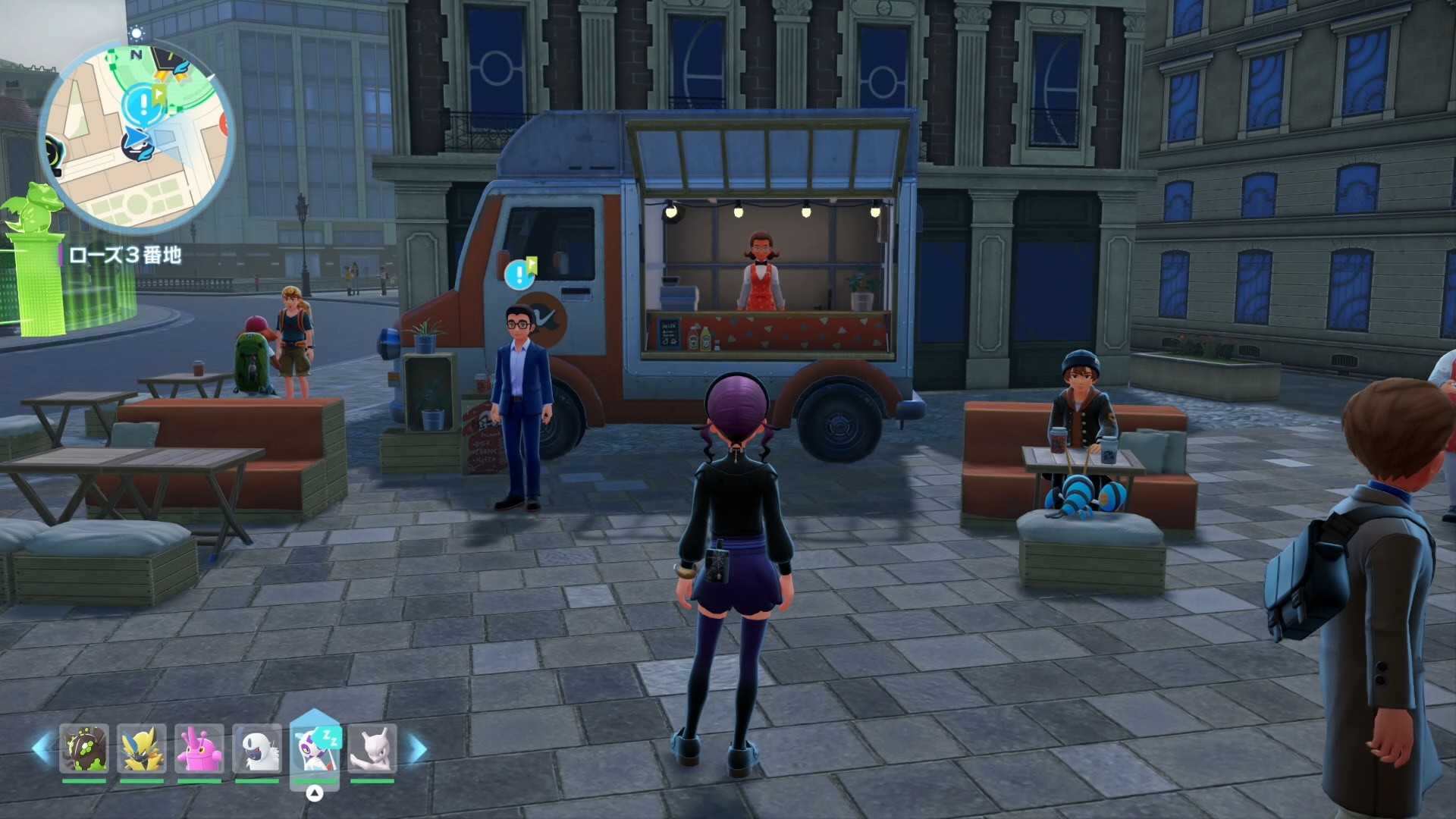Select the player position arrow on minimap
1456x819 pixels.
(x=137, y=139)
